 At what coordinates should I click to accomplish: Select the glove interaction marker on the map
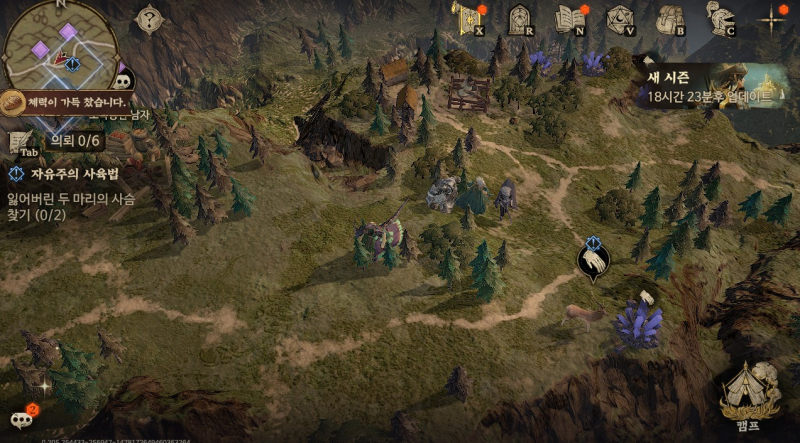click(592, 262)
